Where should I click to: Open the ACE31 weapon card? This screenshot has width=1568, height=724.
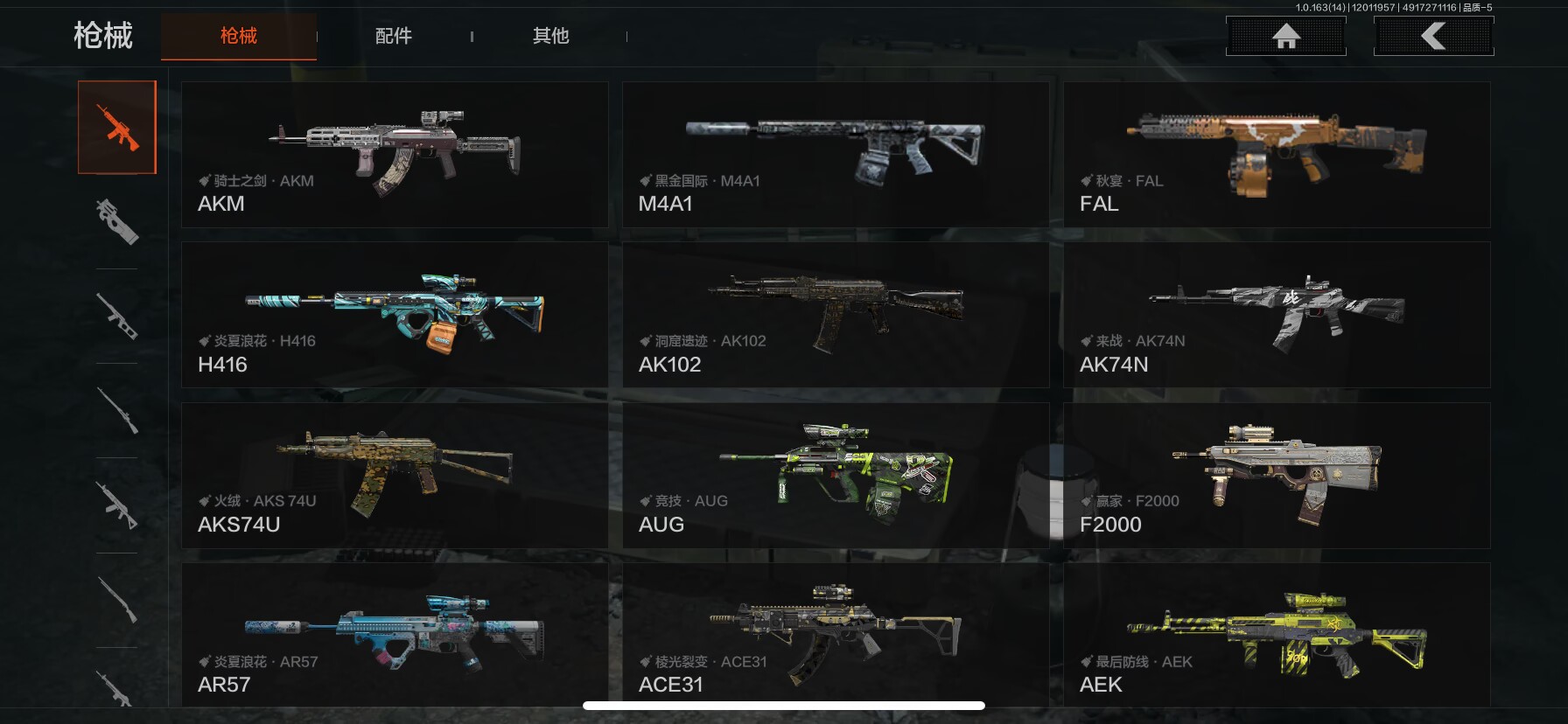tap(836, 635)
